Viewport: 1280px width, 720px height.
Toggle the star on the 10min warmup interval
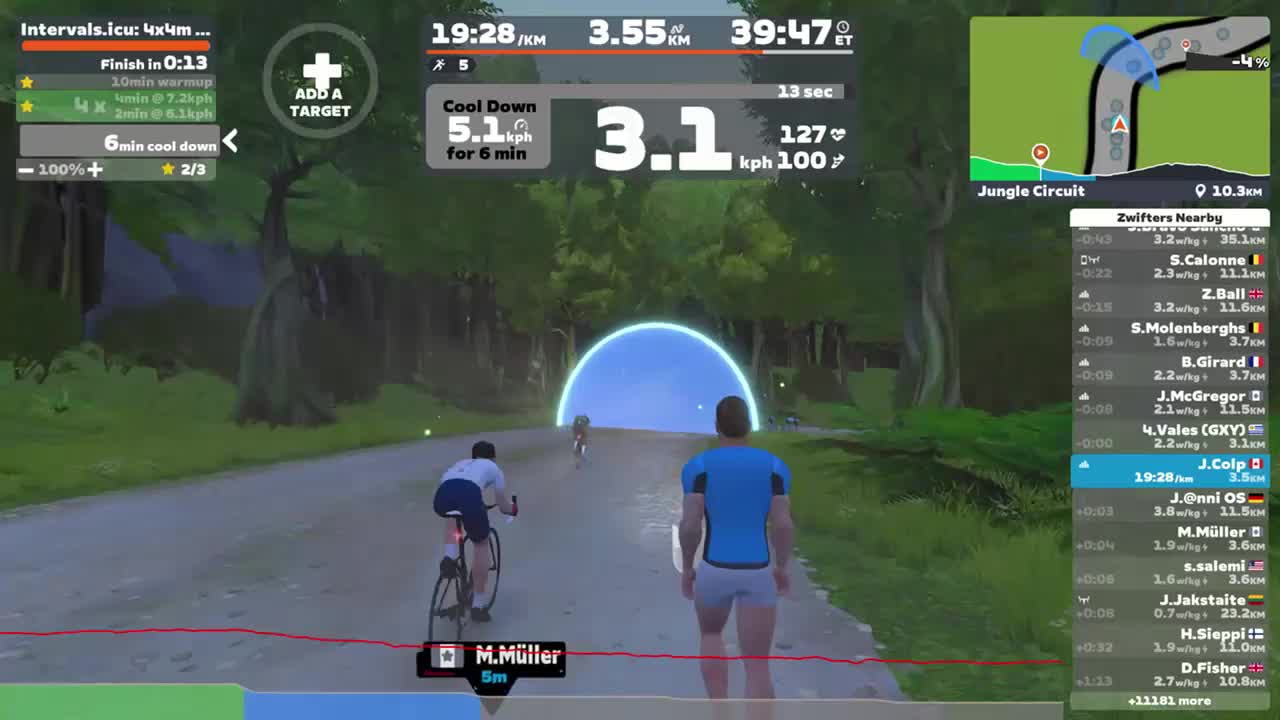(28, 81)
